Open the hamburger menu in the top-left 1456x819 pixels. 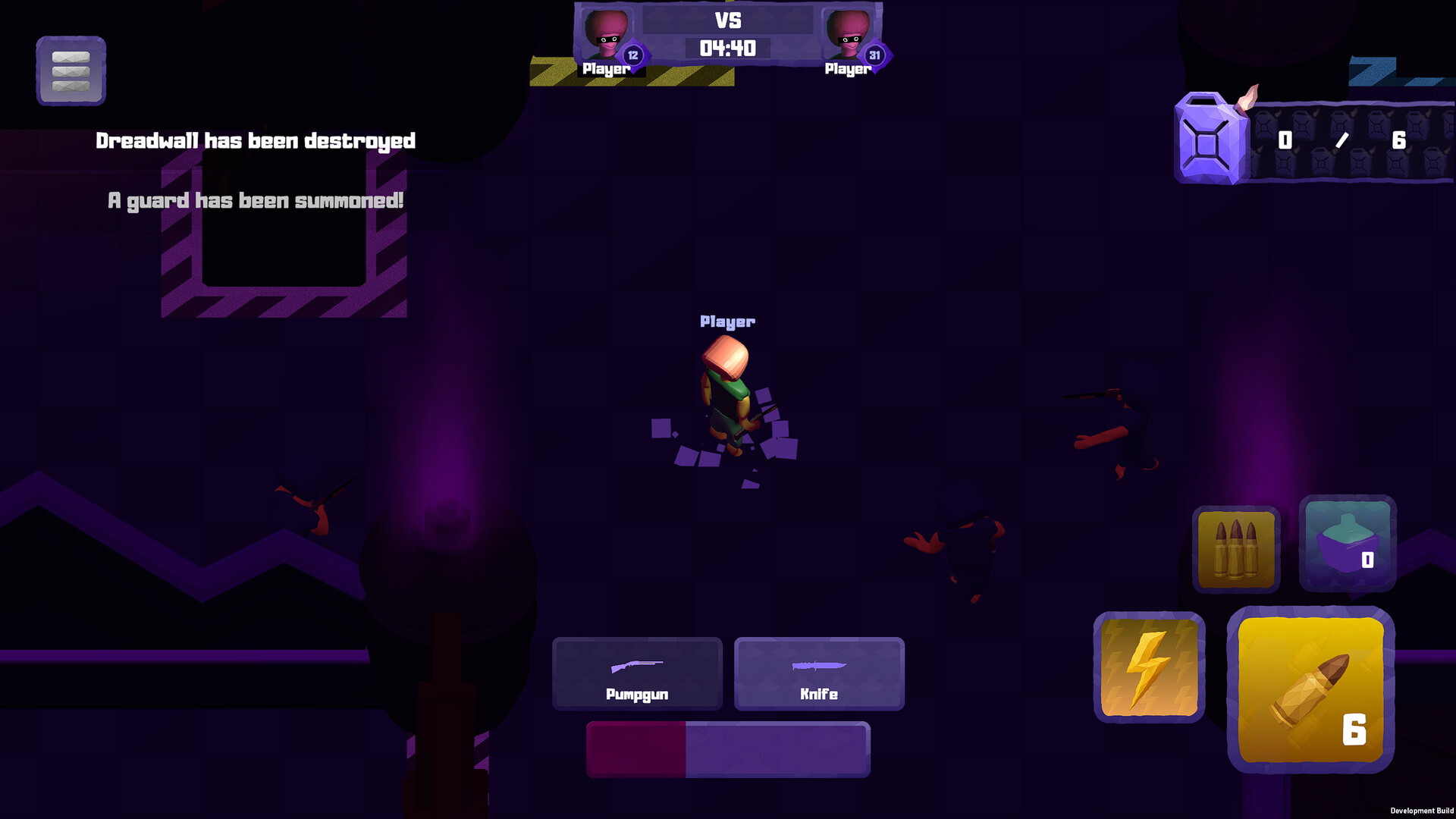(71, 71)
